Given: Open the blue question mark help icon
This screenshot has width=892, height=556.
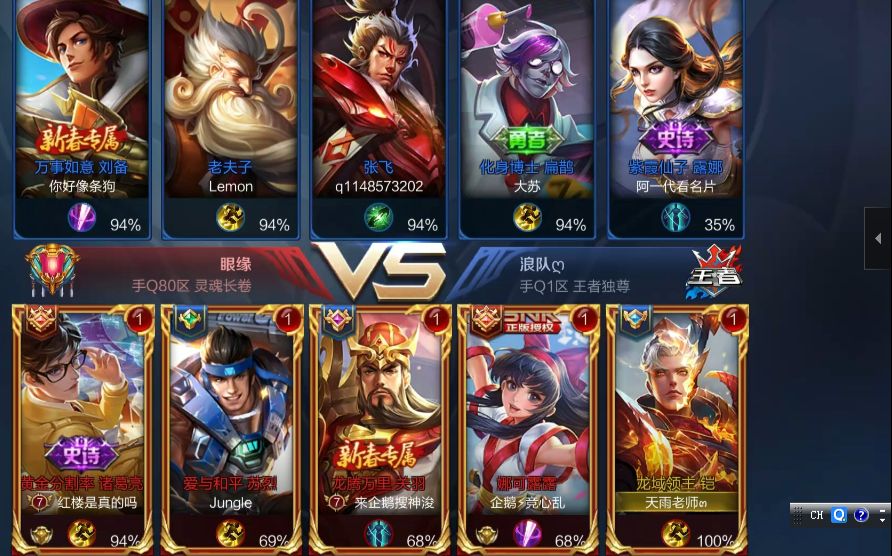Looking at the screenshot, I should coord(861,515).
